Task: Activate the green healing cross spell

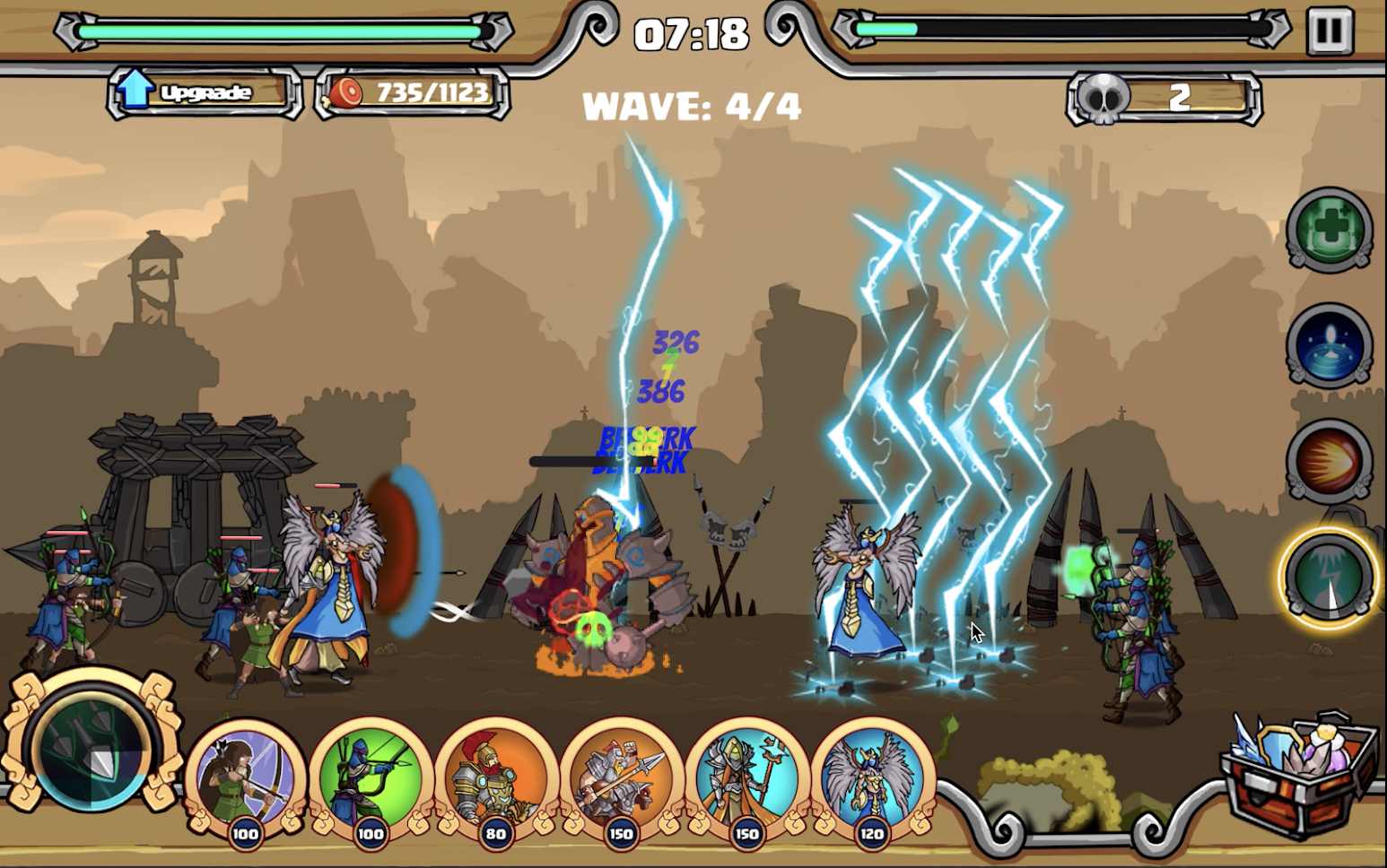Action: tap(1329, 229)
